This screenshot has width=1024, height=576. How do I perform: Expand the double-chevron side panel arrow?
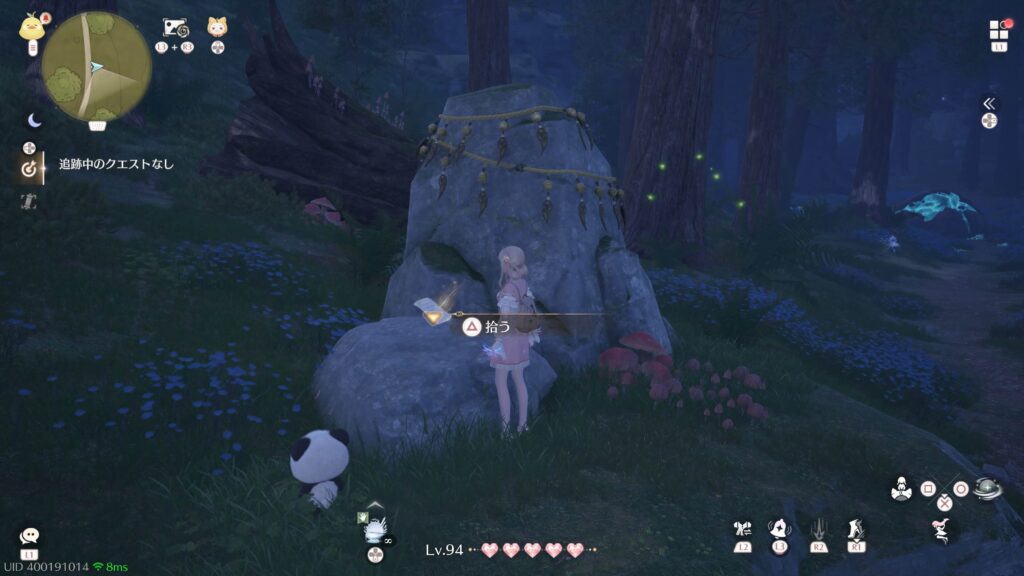(x=989, y=103)
